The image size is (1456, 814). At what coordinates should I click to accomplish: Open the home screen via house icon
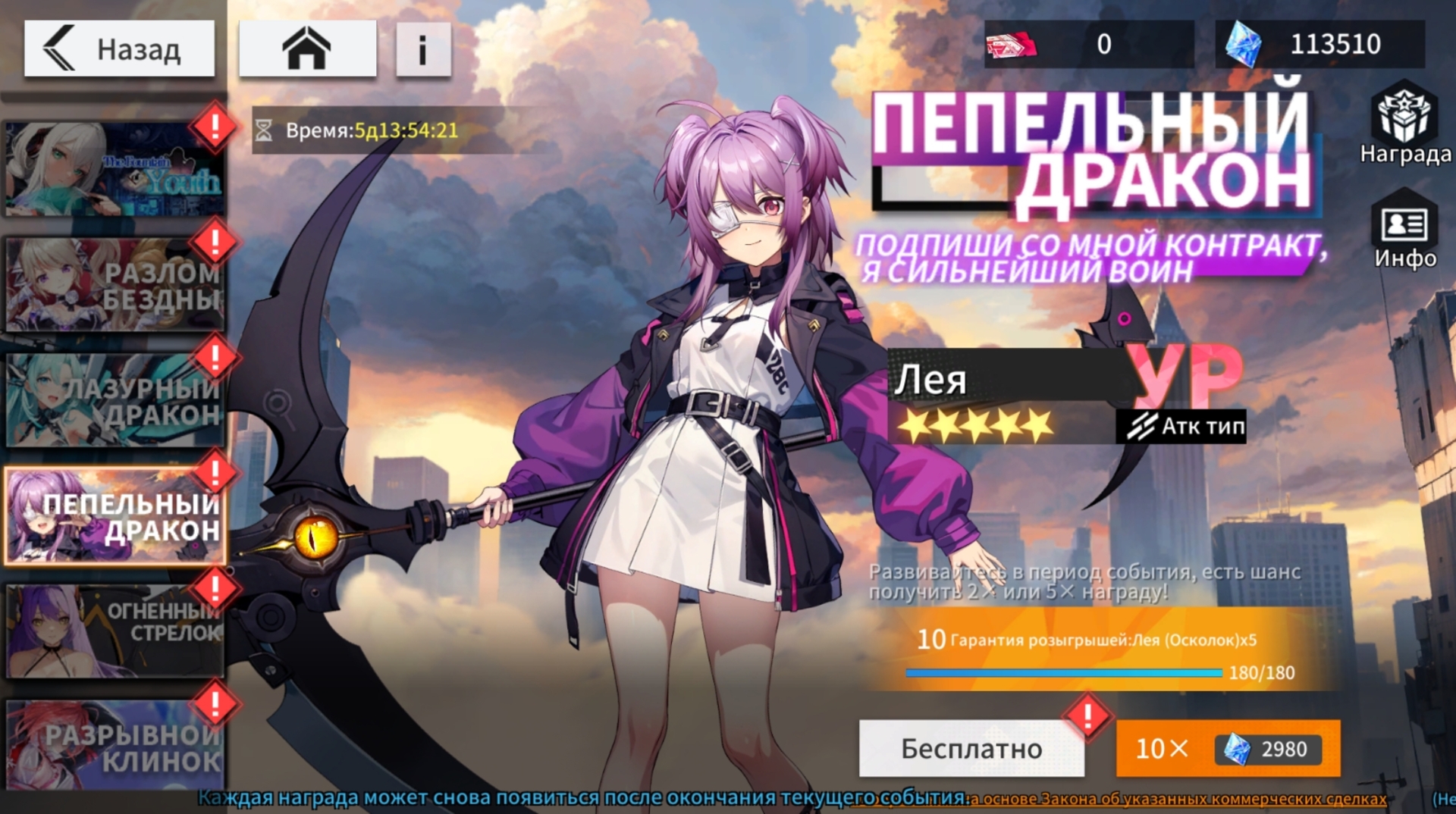point(309,48)
